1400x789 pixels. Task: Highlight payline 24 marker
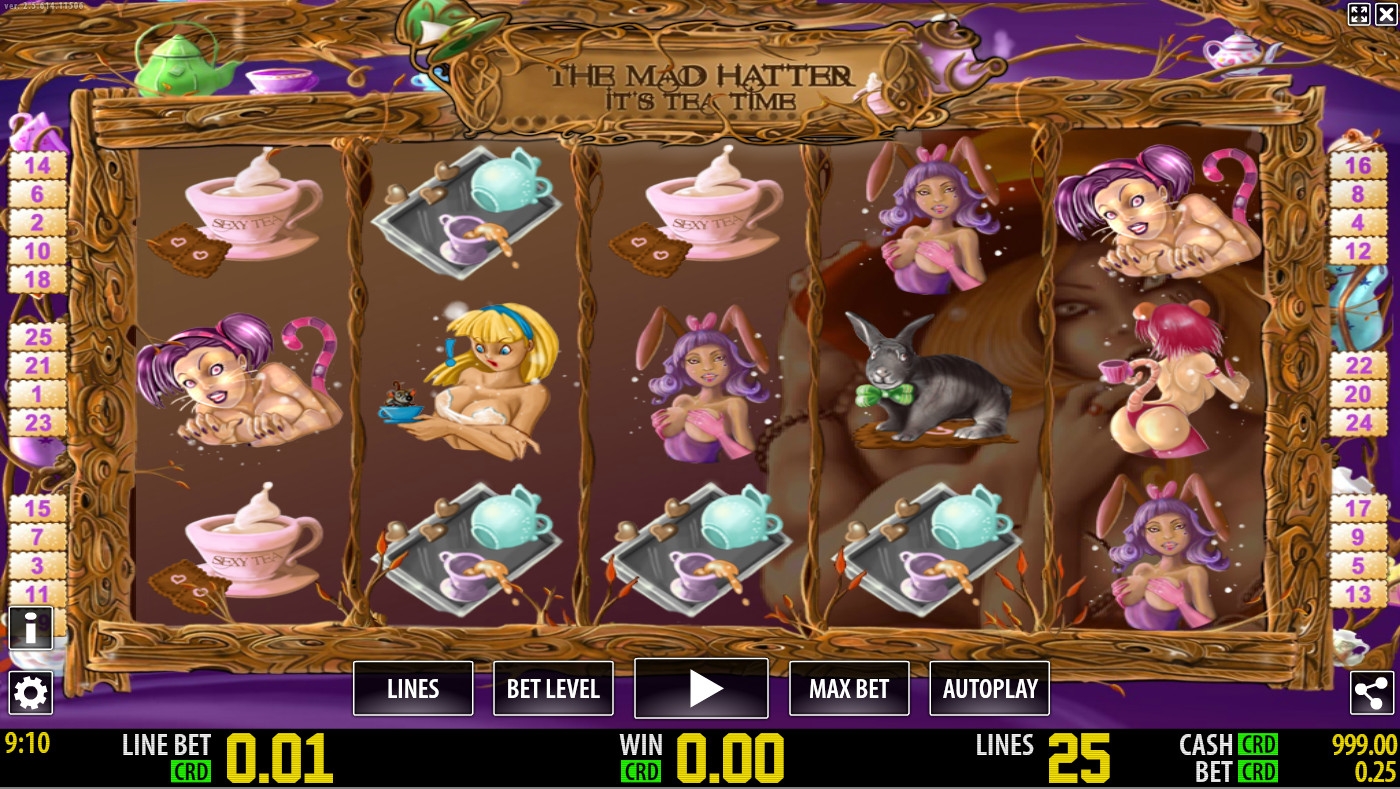coord(1357,423)
